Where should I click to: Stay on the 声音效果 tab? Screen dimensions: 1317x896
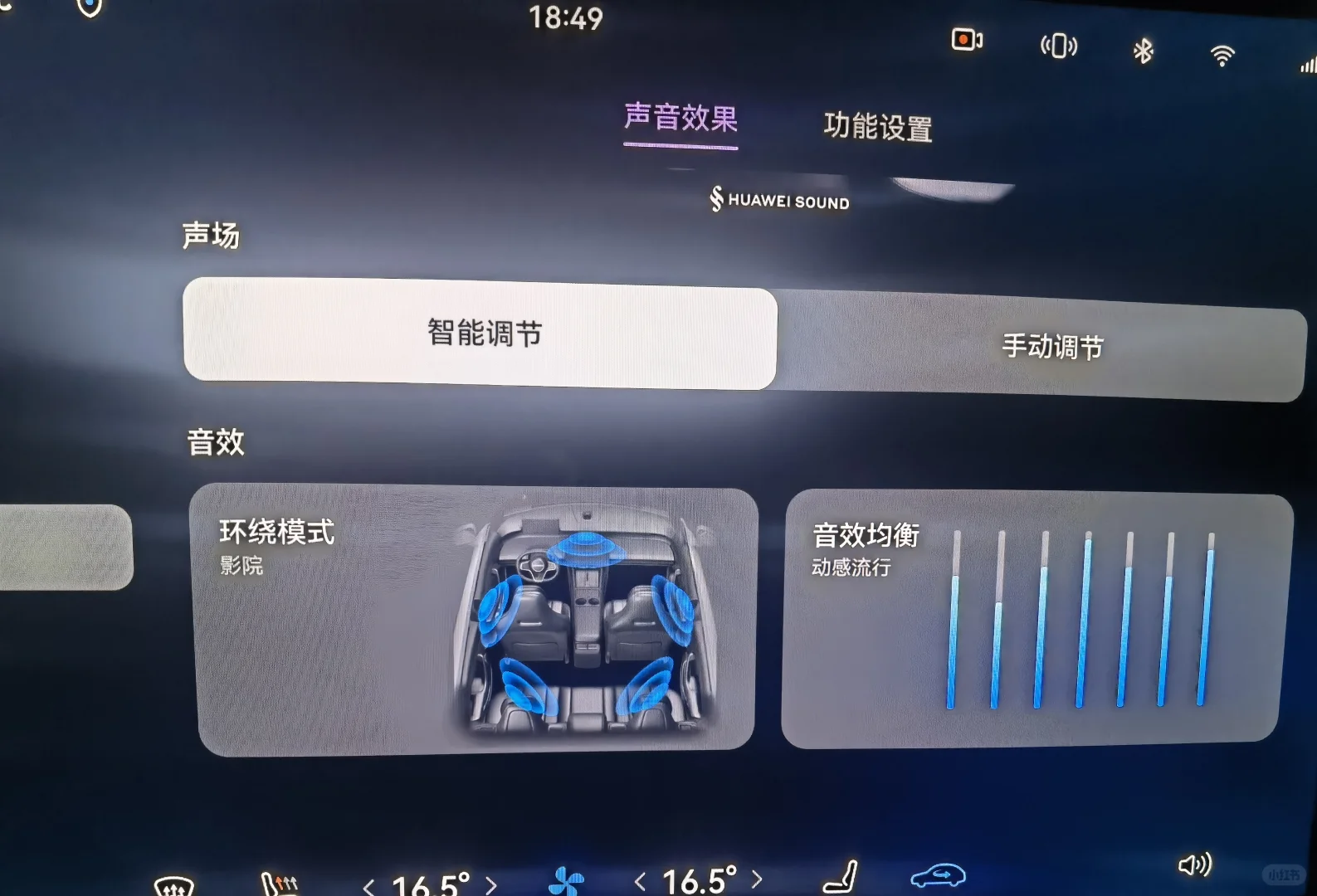point(680,119)
